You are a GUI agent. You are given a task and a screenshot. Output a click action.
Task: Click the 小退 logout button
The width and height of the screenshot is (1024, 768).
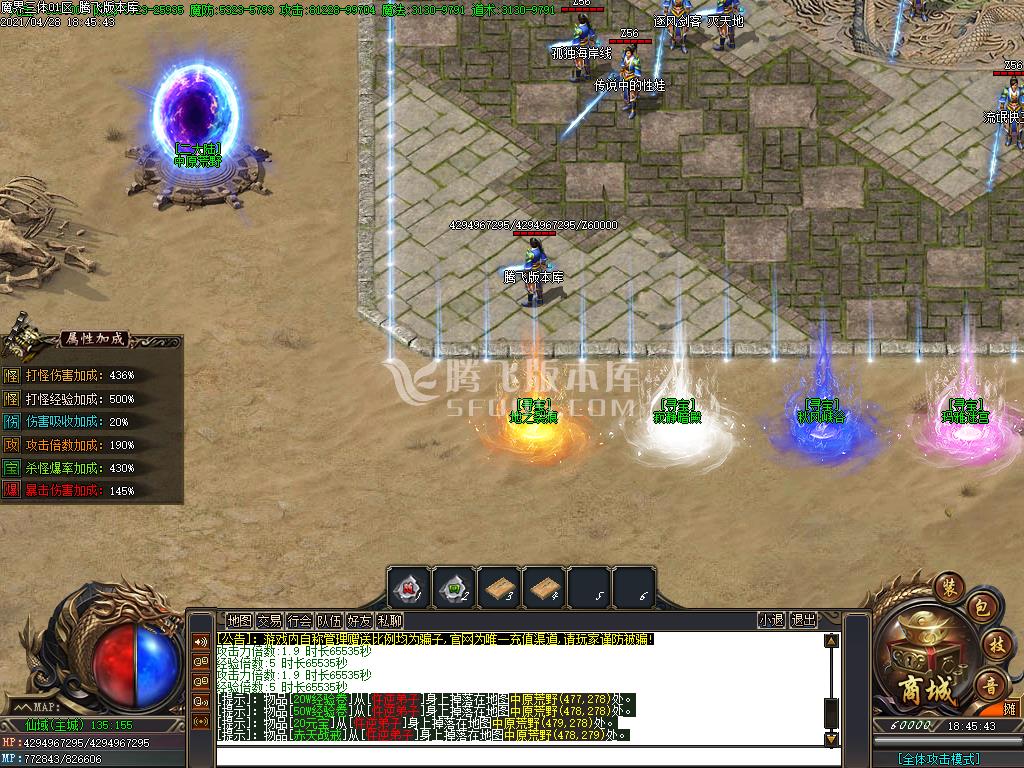coord(771,620)
